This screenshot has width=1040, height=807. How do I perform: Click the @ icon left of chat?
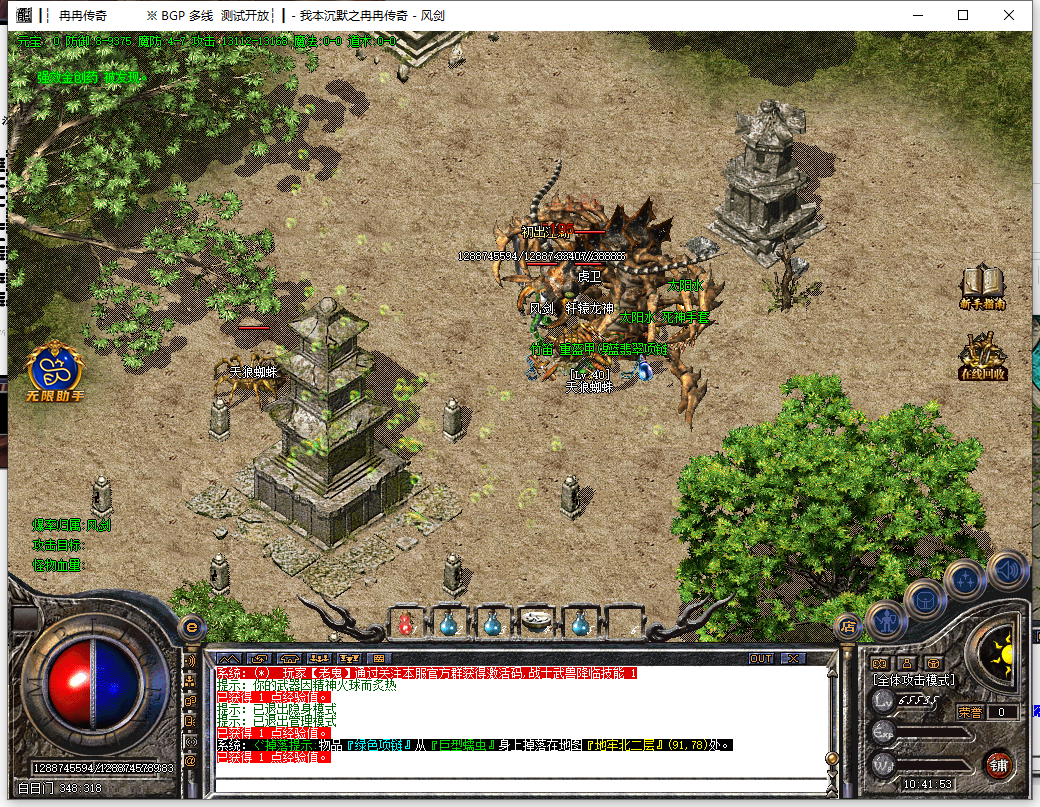(191, 760)
